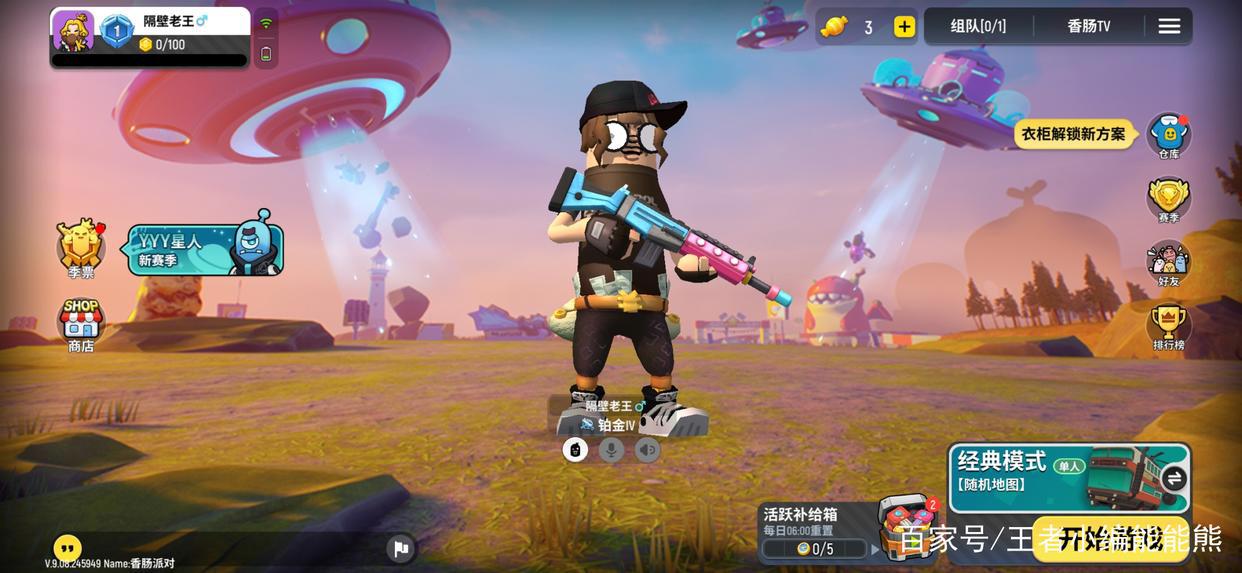Open the 好友 friends list
The image size is (1242, 573).
(x=1168, y=263)
